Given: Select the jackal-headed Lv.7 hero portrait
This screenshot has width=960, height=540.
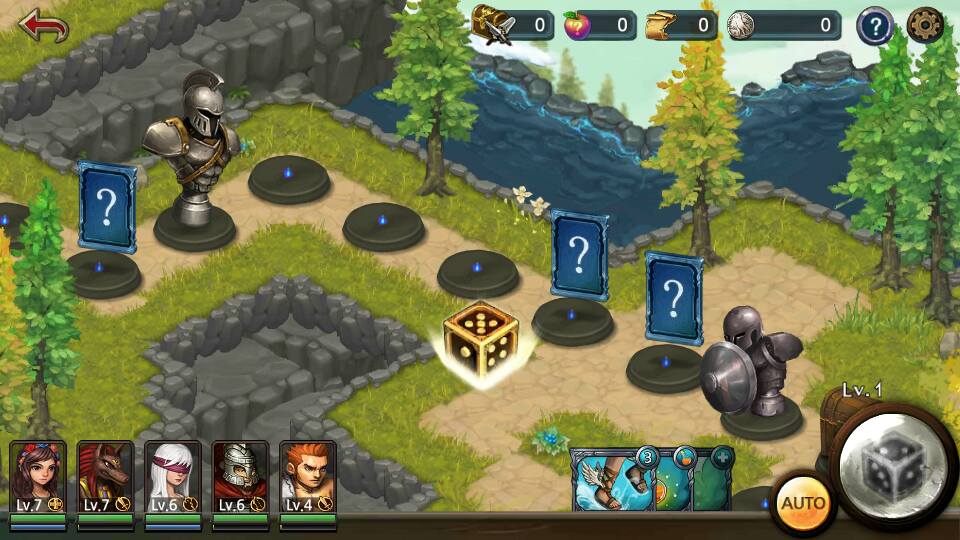Looking at the screenshot, I should pos(106,477).
